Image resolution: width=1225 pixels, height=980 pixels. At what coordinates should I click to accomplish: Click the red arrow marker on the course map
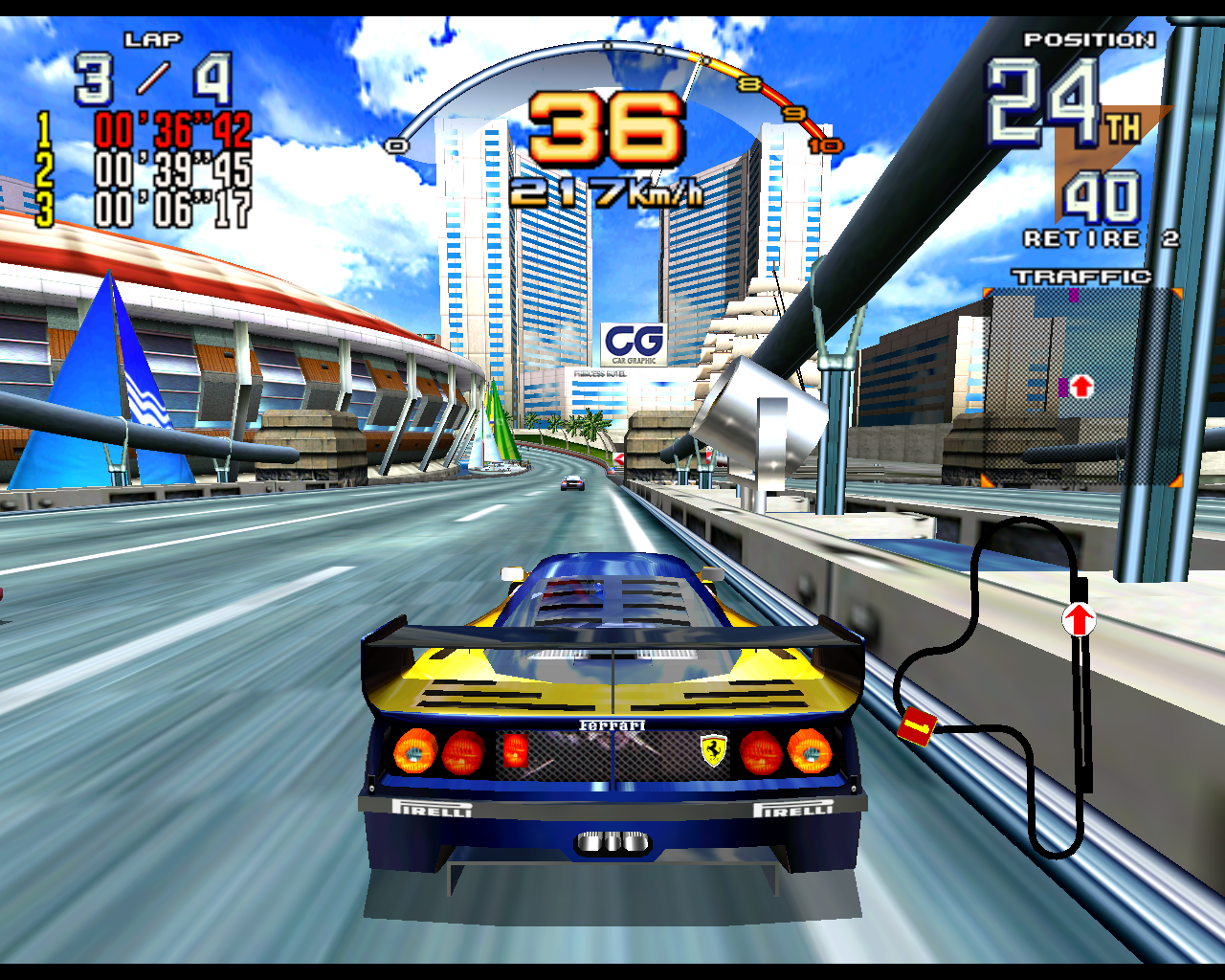coord(1079,620)
